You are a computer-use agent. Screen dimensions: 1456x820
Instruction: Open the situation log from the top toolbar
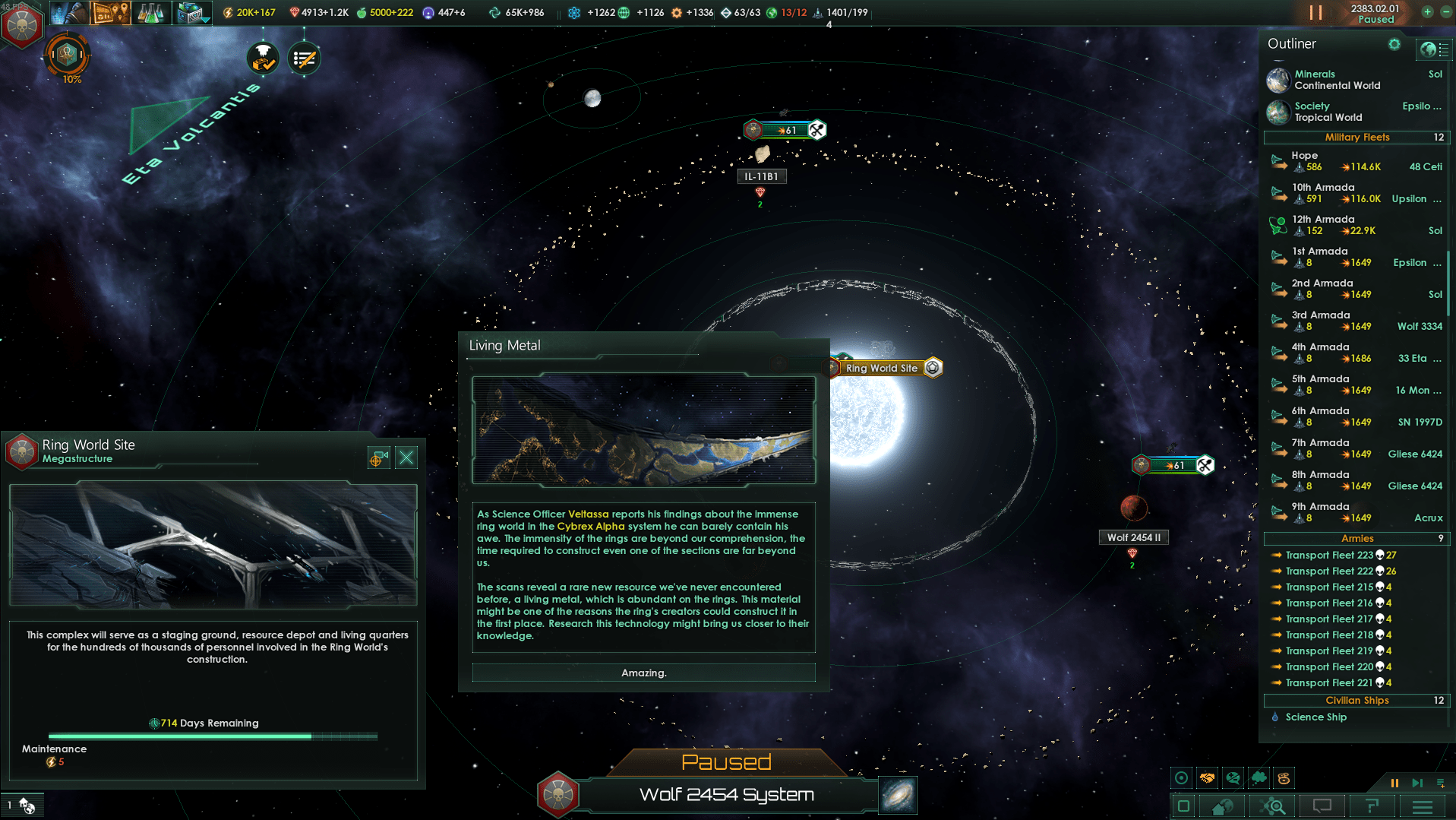pyautogui.click(x=110, y=13)
